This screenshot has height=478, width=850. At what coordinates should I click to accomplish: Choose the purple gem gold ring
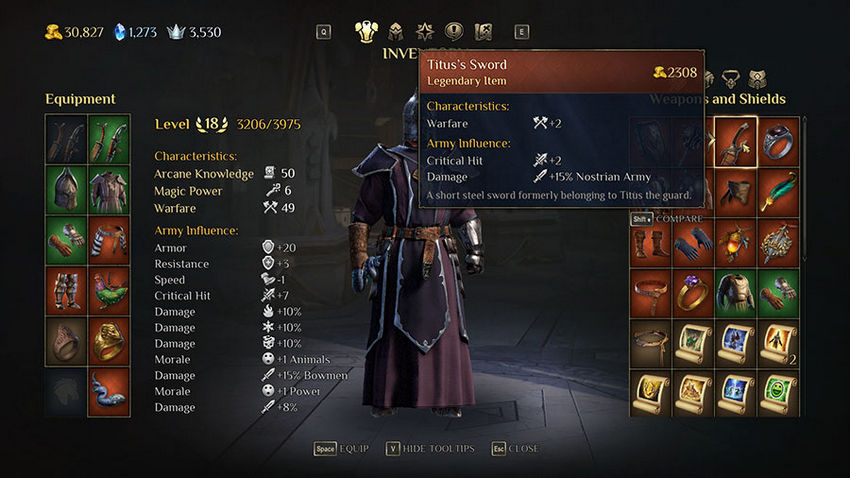[x=694, y=292]
